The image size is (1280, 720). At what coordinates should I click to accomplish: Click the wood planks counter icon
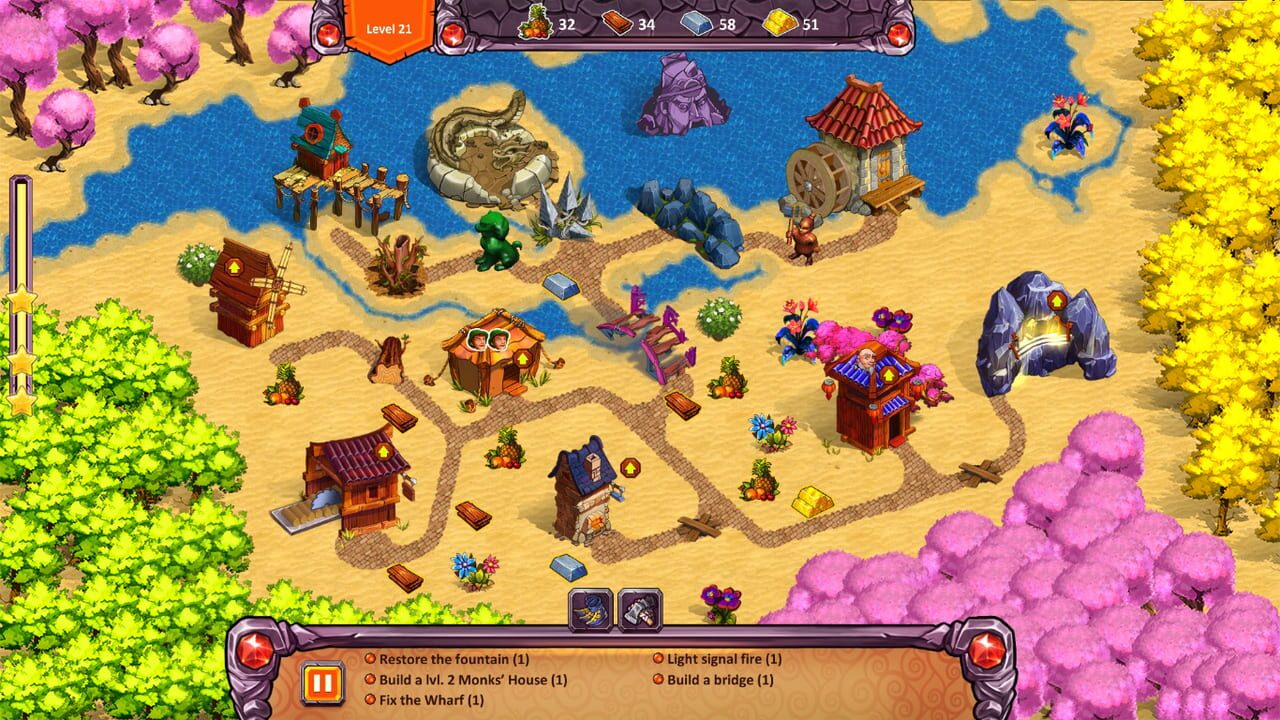coord(618,27)
